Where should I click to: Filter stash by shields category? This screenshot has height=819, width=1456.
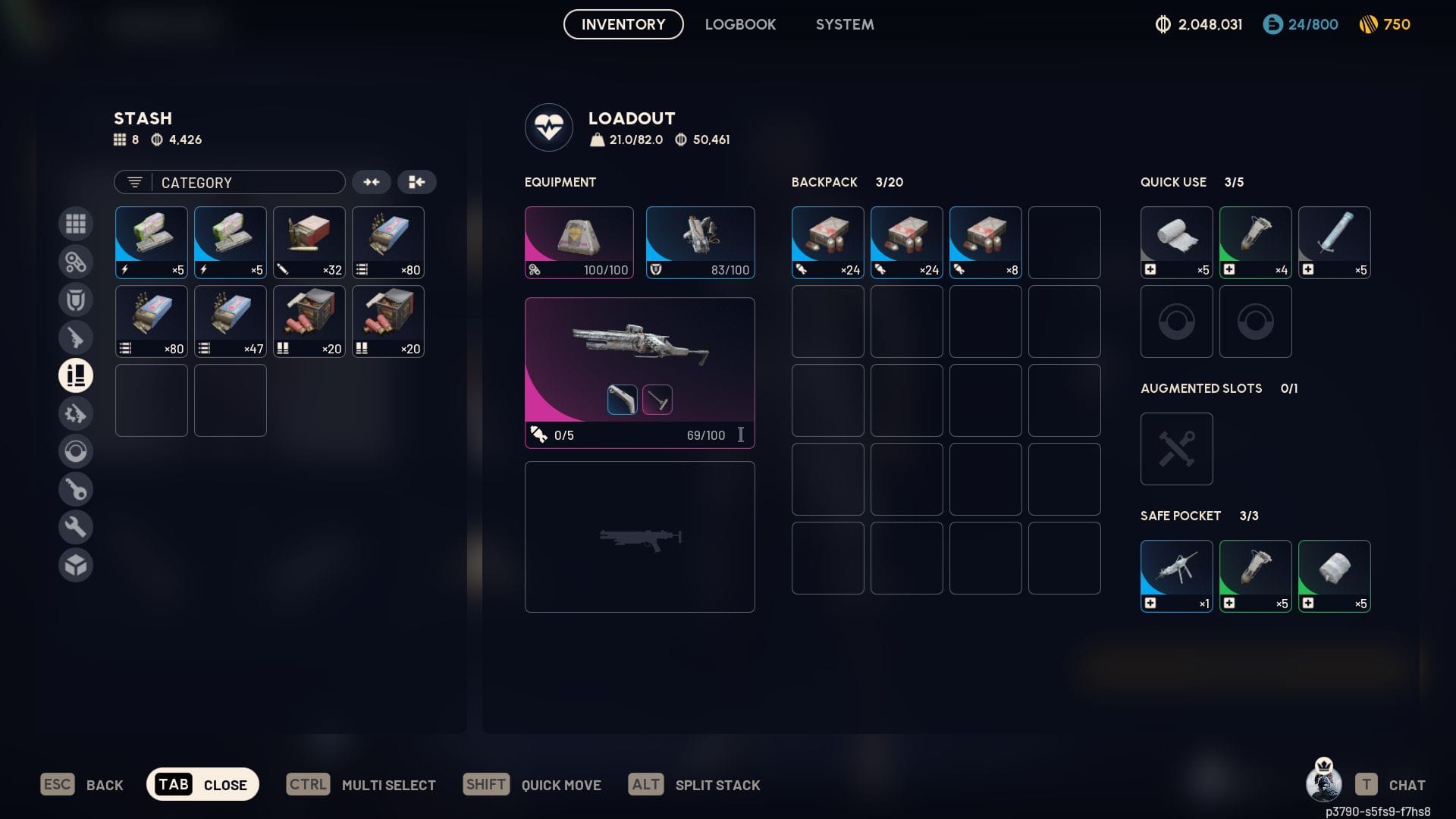pyautogui.click(x=76, y=300)
